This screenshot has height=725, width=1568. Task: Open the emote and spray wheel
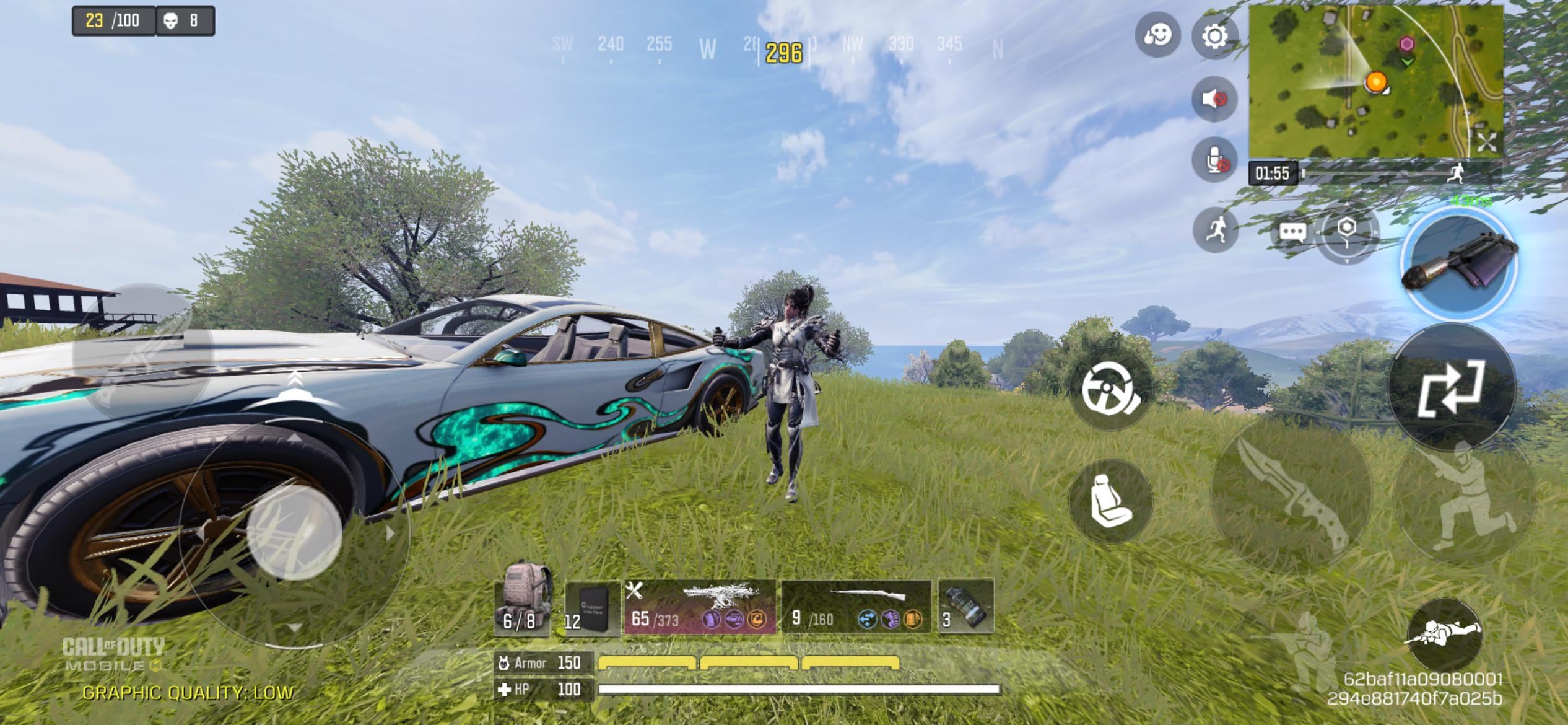1157,35
